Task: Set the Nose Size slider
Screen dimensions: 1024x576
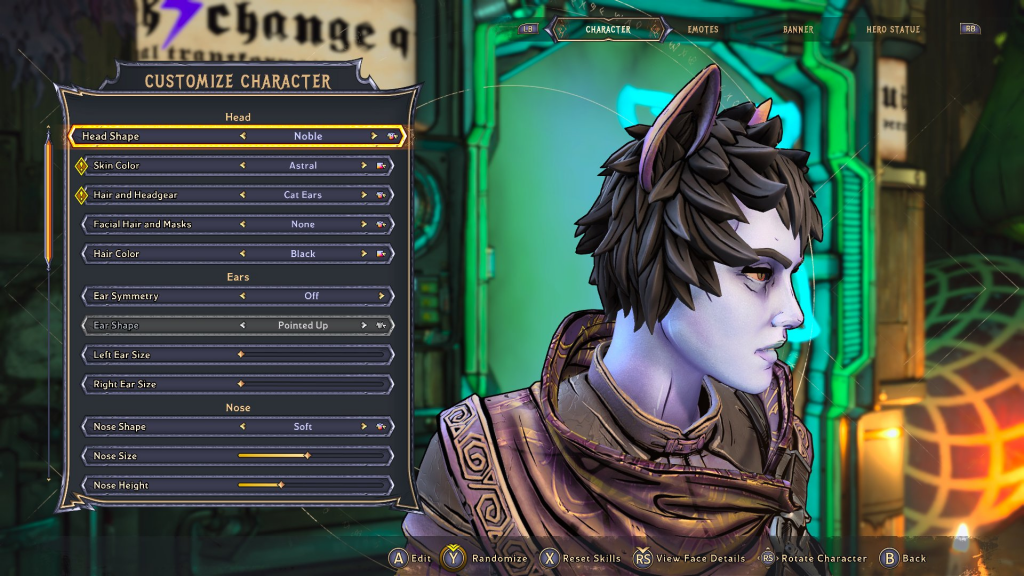Action: coord(311,456)
